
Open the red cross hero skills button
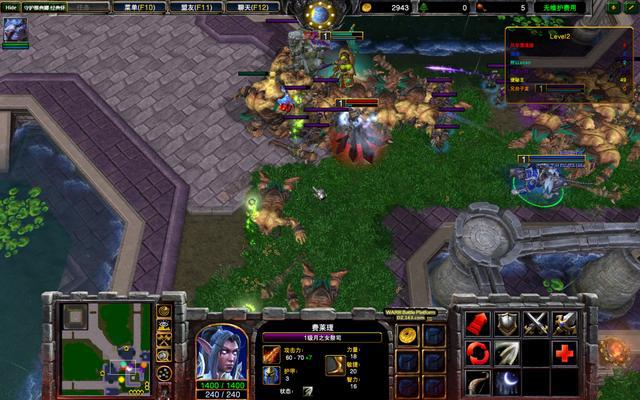tap(565, 352)
